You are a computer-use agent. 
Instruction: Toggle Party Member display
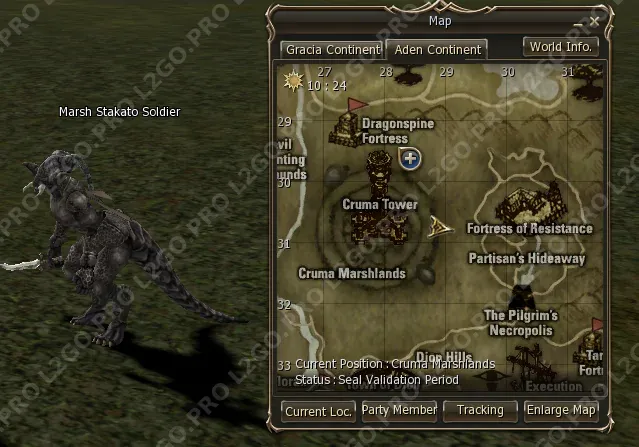pos(399,410)
